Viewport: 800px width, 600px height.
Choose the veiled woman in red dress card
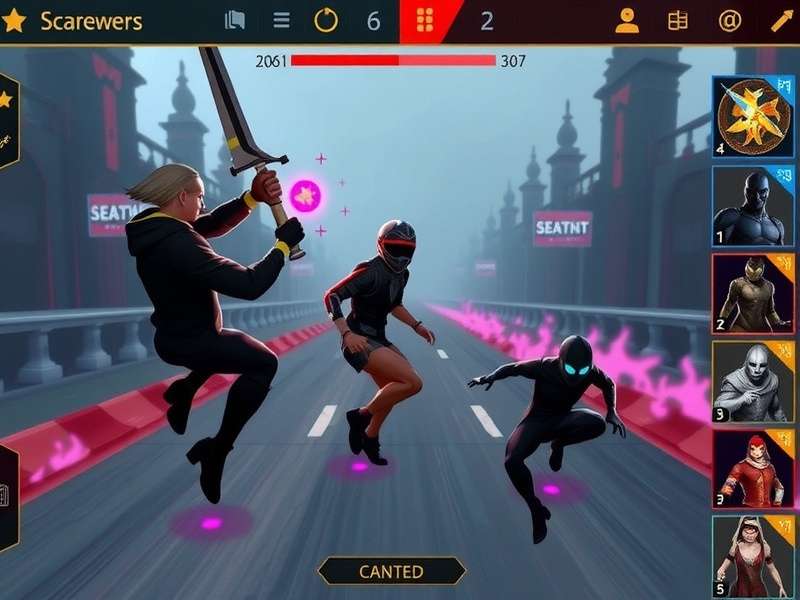754,556
